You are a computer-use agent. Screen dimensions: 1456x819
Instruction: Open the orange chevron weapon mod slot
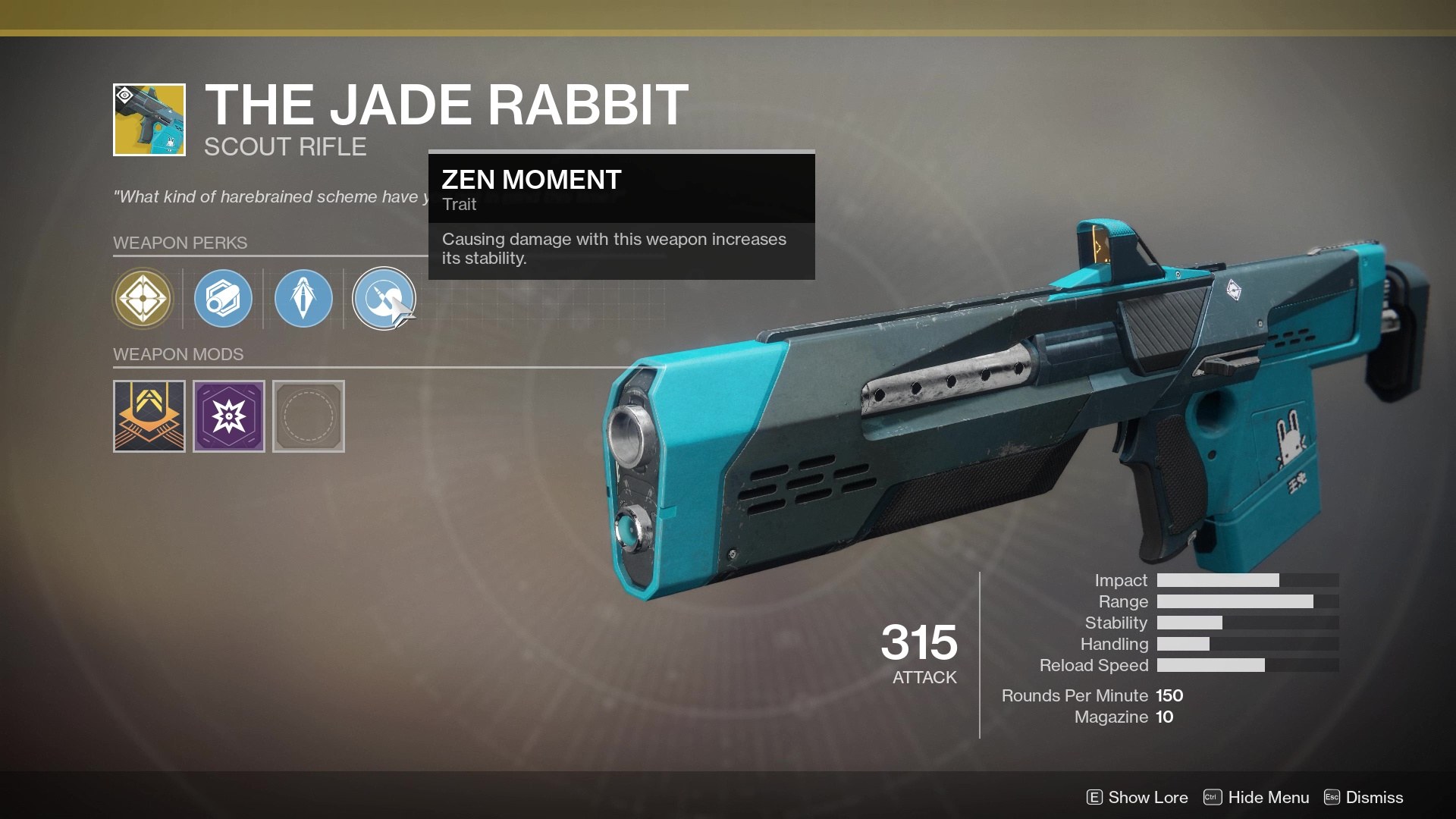click(x=149, y=416)
